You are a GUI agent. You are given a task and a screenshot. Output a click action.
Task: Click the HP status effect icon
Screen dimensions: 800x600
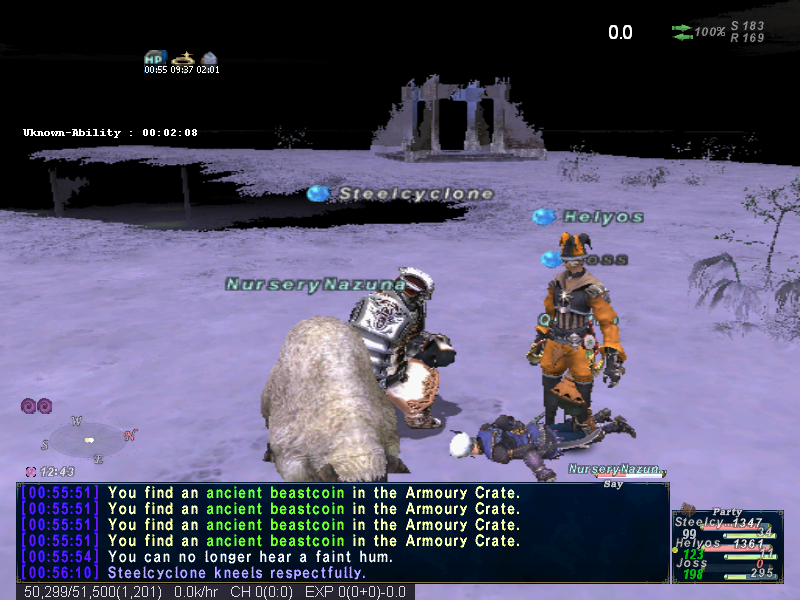155,58
